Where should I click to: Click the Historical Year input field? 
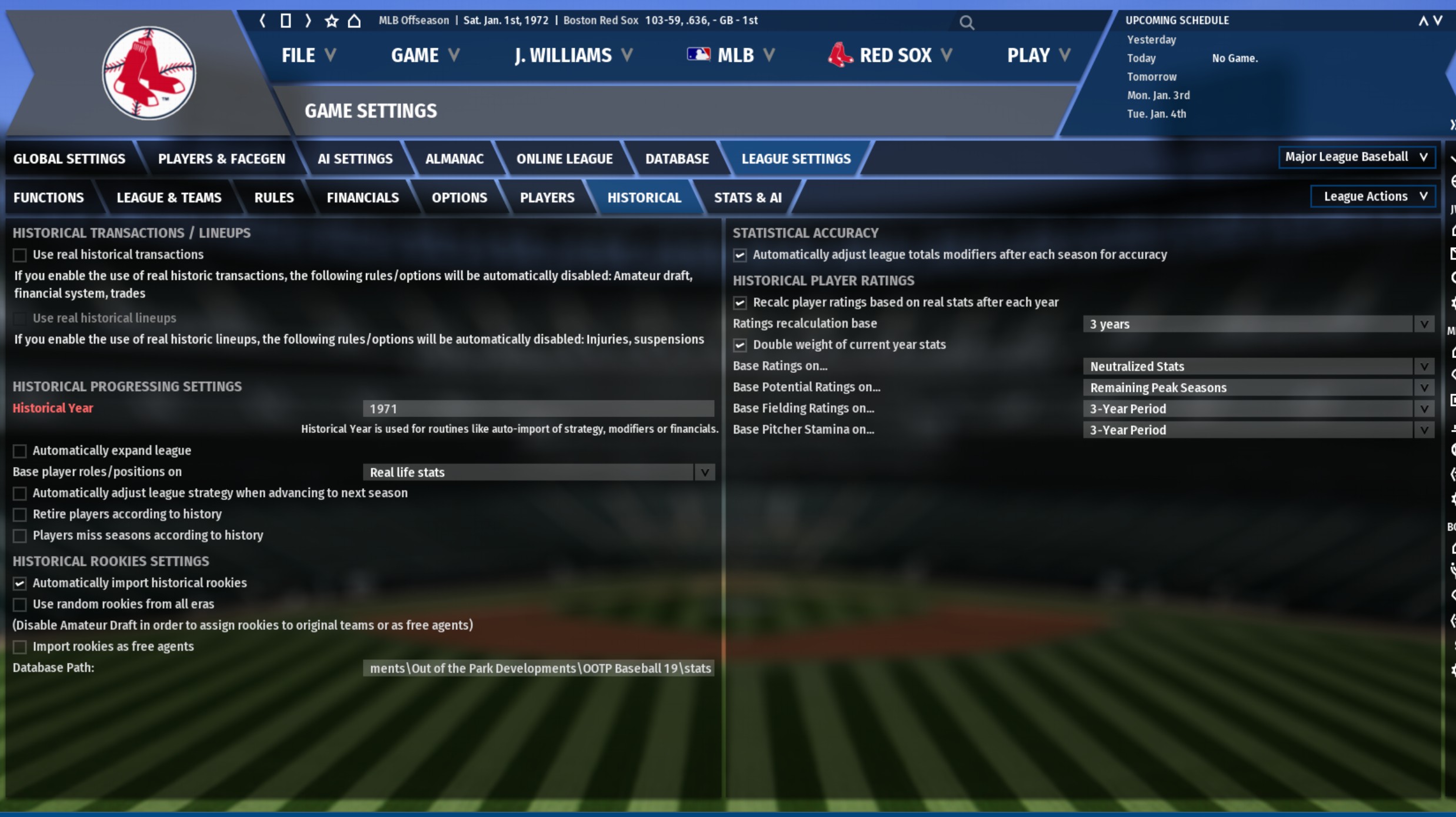tap(538, 409)
